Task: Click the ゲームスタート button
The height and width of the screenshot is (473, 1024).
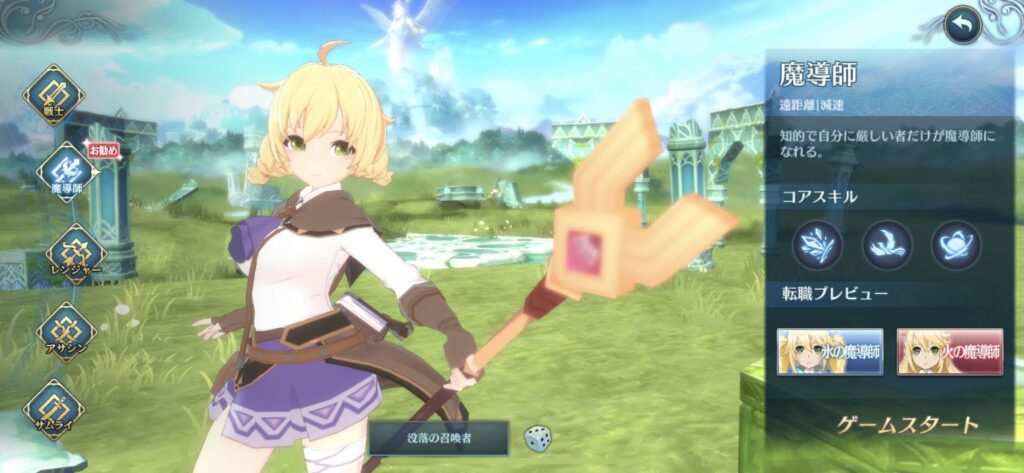Action: (x=907, y=425)
